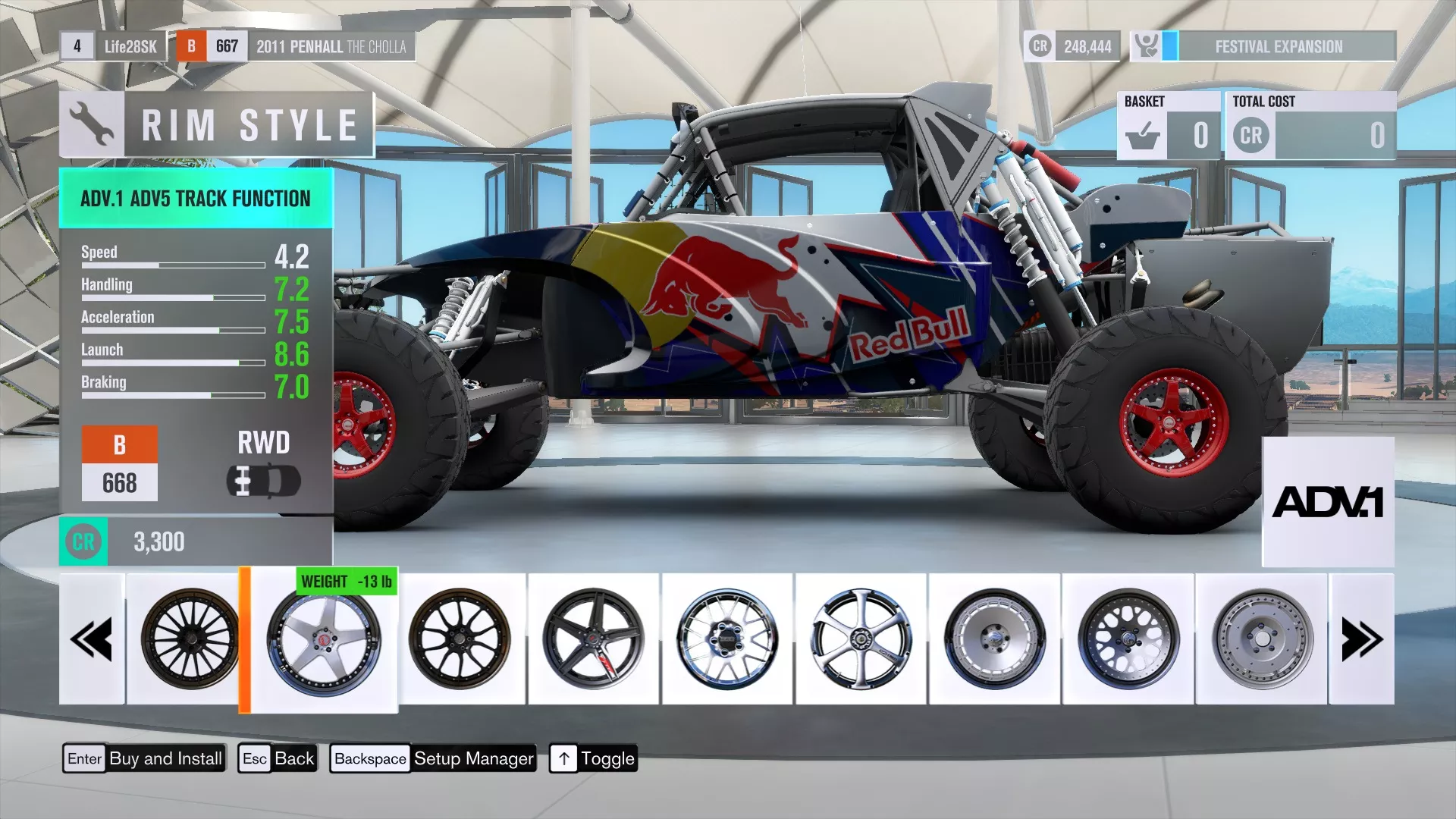Go Back from Rim Style

pos(278,758)
